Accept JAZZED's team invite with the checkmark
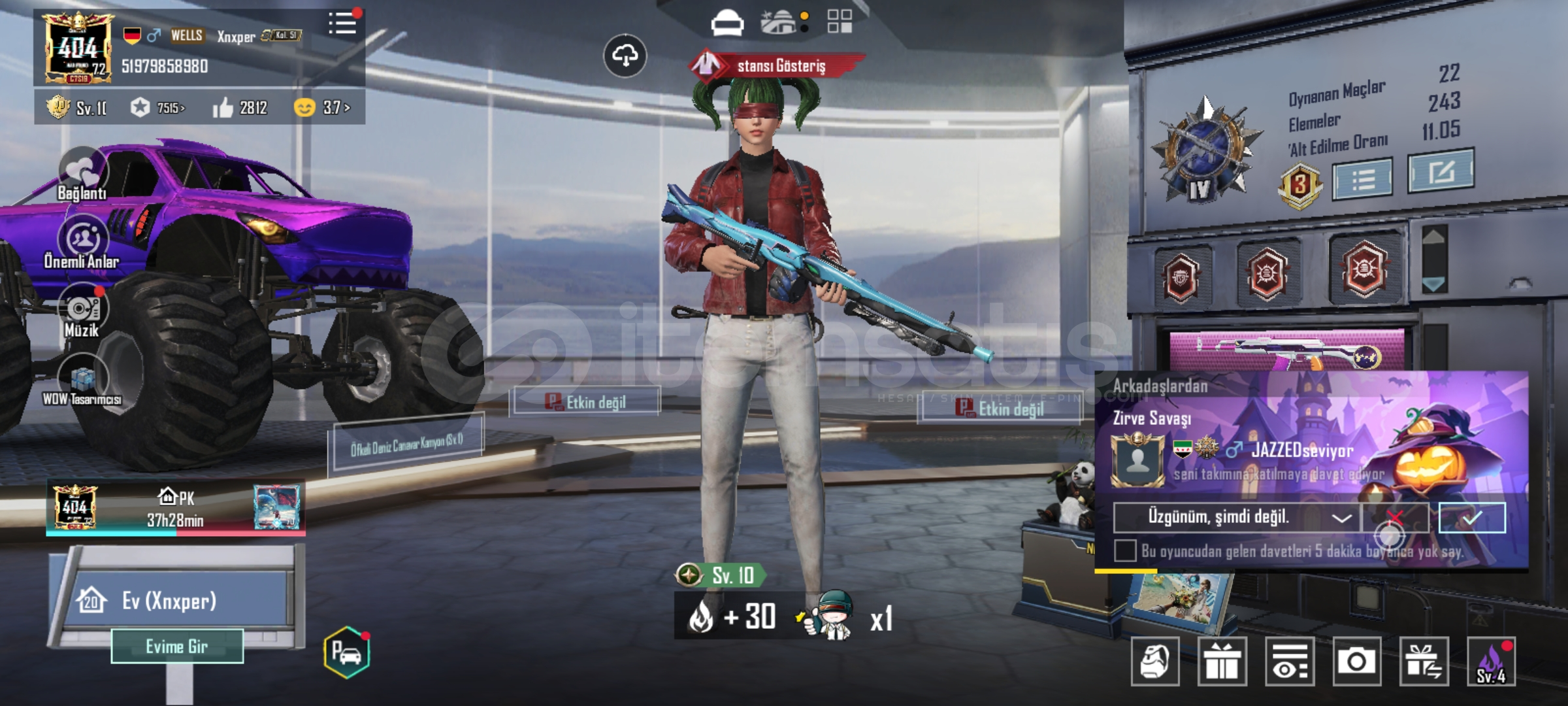 click(x=1472, y=518)
